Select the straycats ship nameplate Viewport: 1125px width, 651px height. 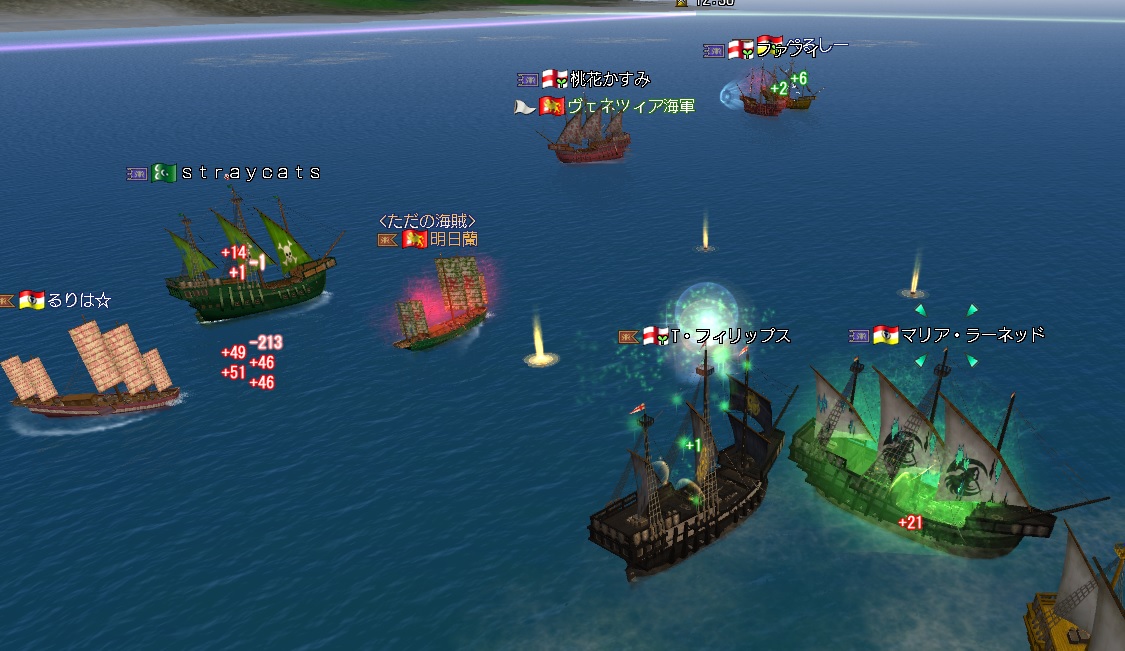(x=250, y=173)
